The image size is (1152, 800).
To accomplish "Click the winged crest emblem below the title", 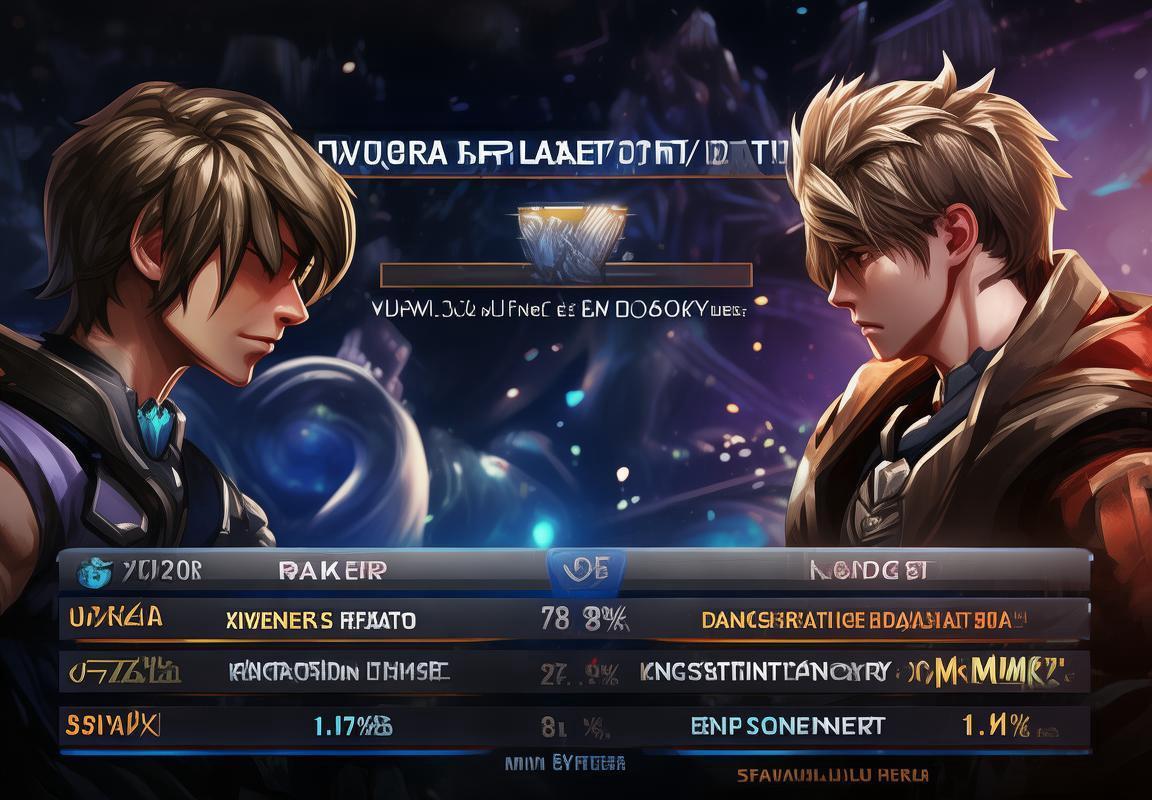I will point(572,237).
